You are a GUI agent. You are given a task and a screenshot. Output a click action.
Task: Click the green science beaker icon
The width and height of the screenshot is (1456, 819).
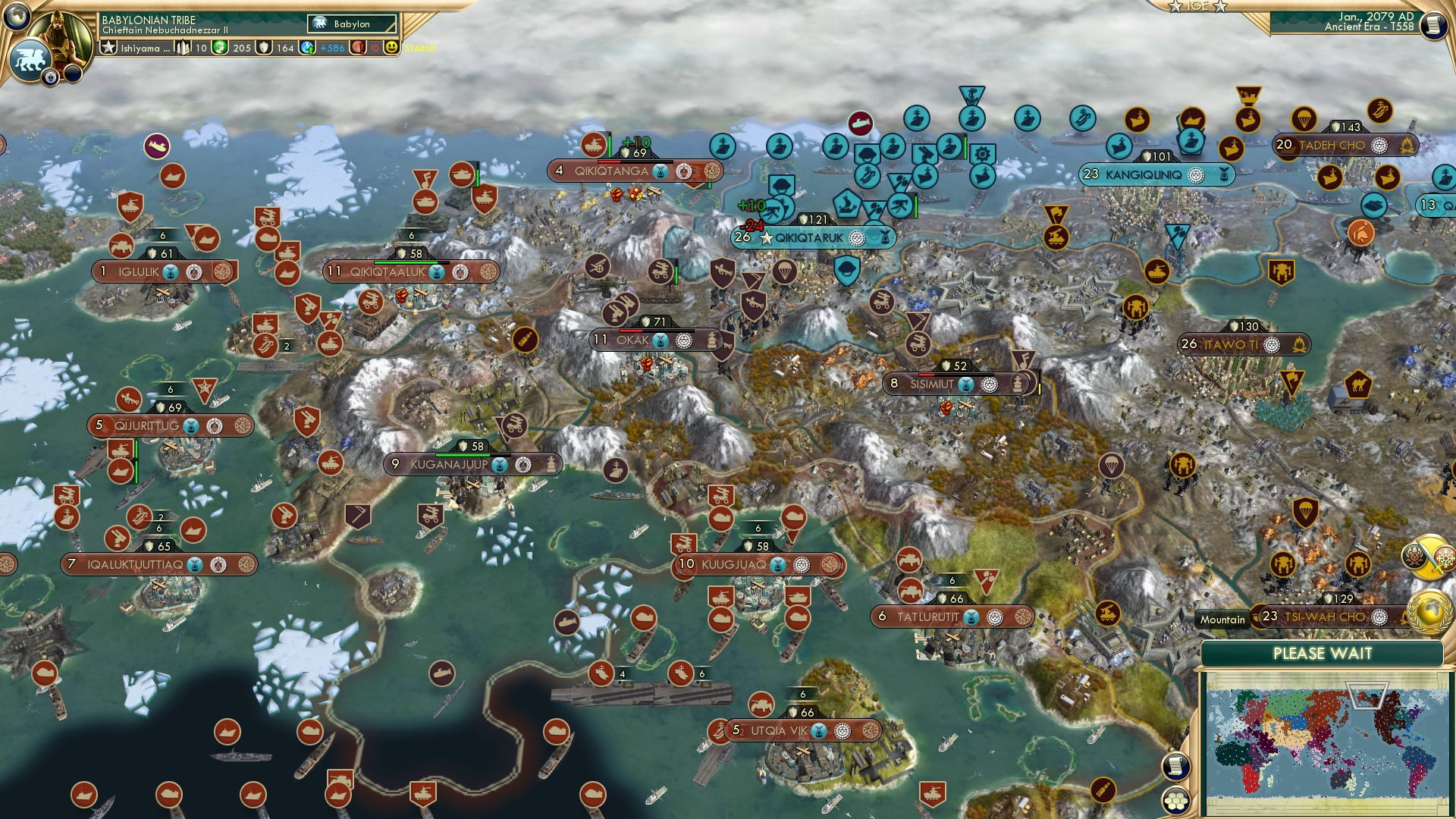tap(220, 46)
